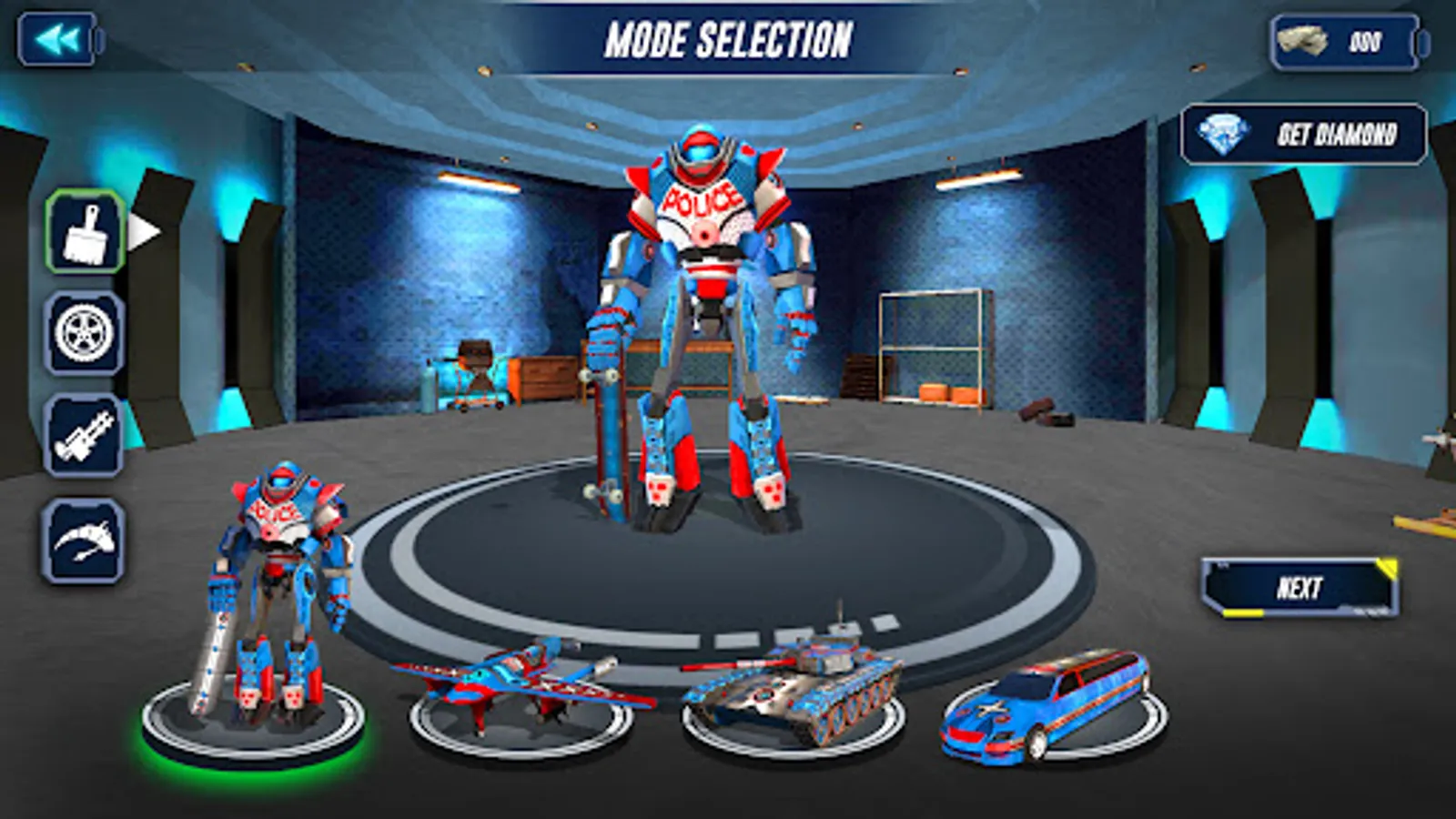
Task: Tap the MODE SELECTION title banner
Action: [x=728, y=38]
